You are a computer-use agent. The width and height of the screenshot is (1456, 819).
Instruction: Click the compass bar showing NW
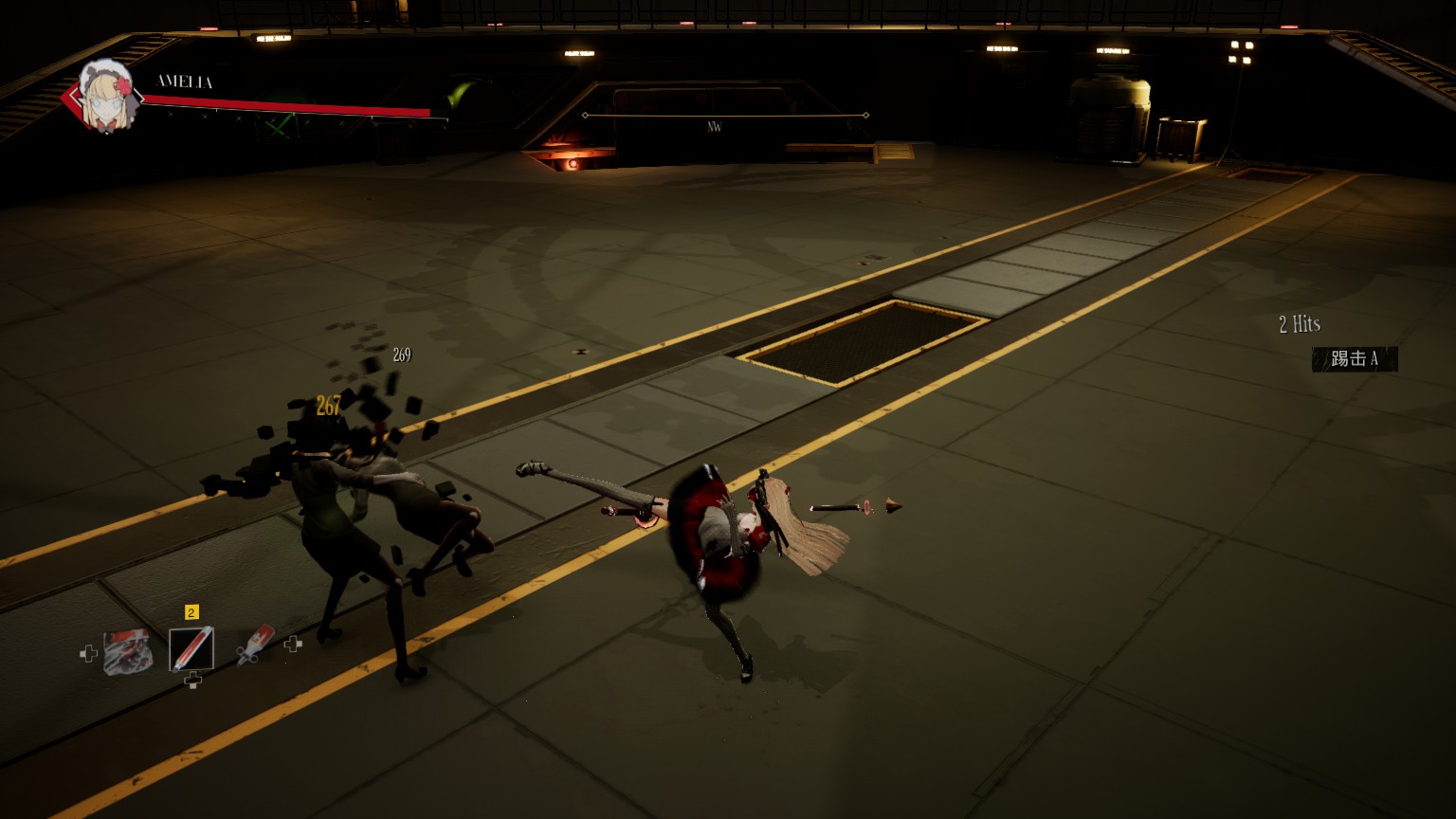[725, 117]
